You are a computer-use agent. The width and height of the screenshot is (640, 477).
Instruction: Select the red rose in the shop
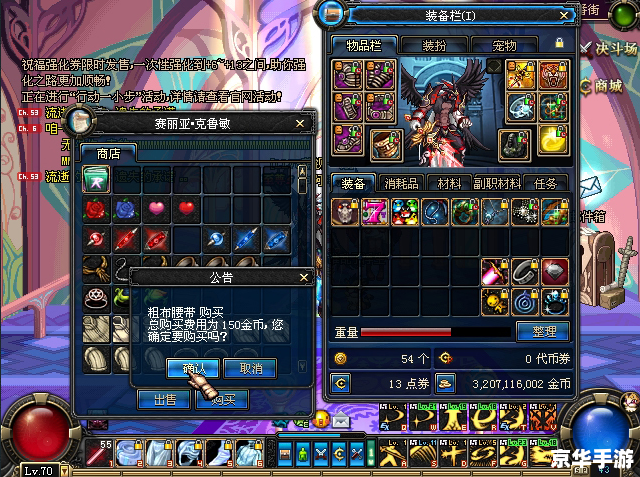pos(97,208)
